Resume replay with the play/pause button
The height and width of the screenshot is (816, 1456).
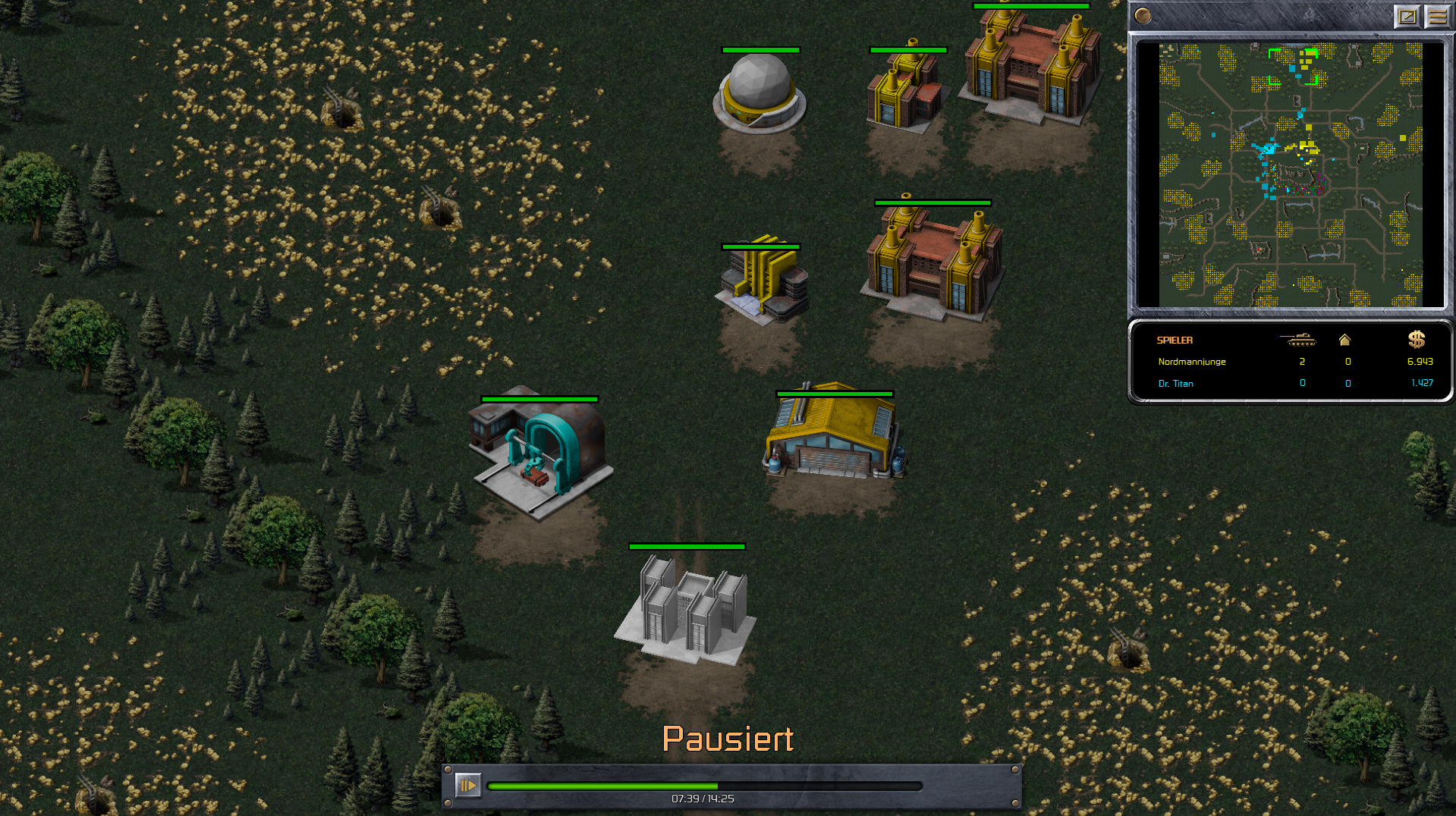(467, 785)
